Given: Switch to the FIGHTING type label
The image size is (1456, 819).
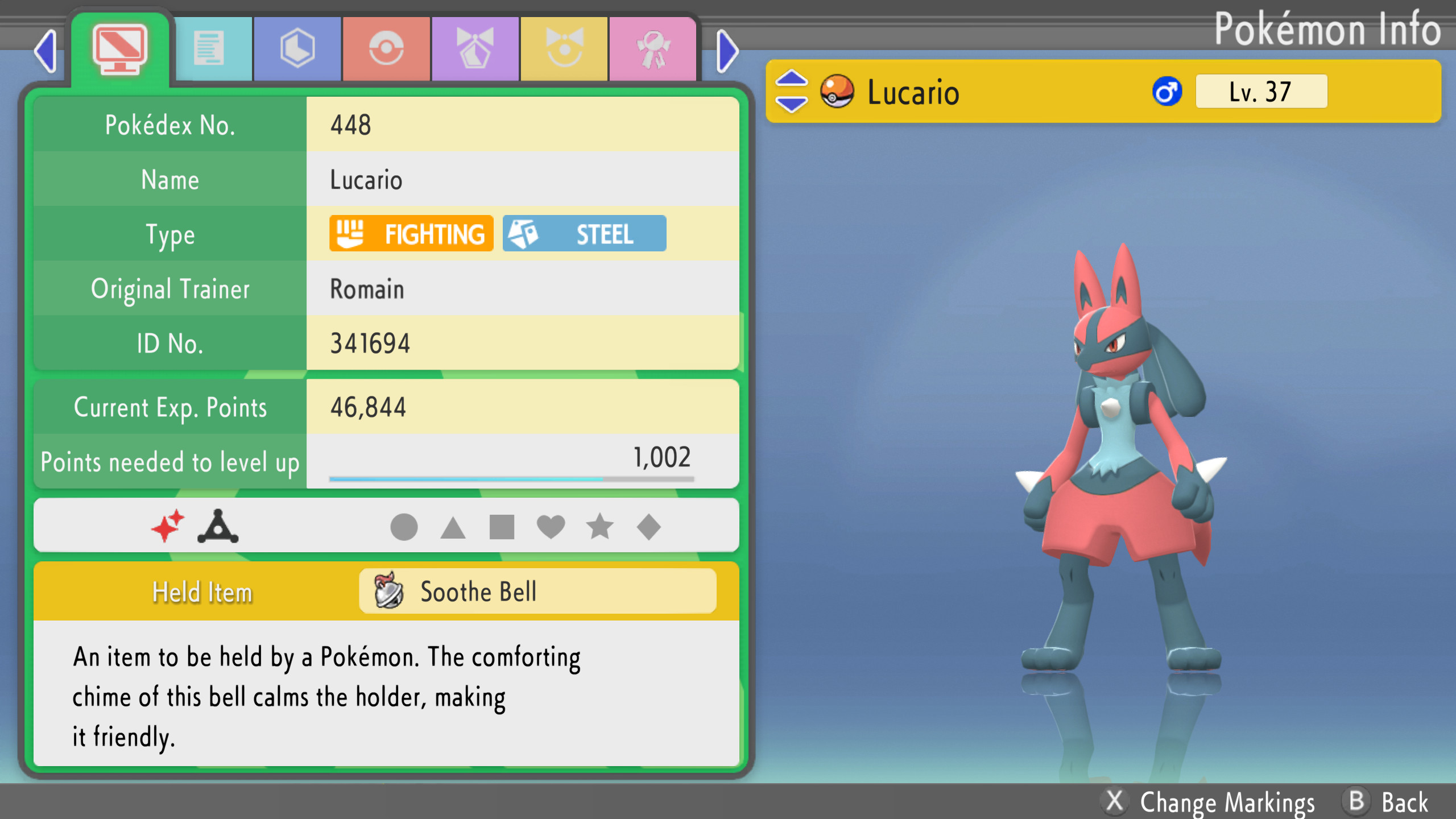Looking at the screenshot, I should click(411, 233).
